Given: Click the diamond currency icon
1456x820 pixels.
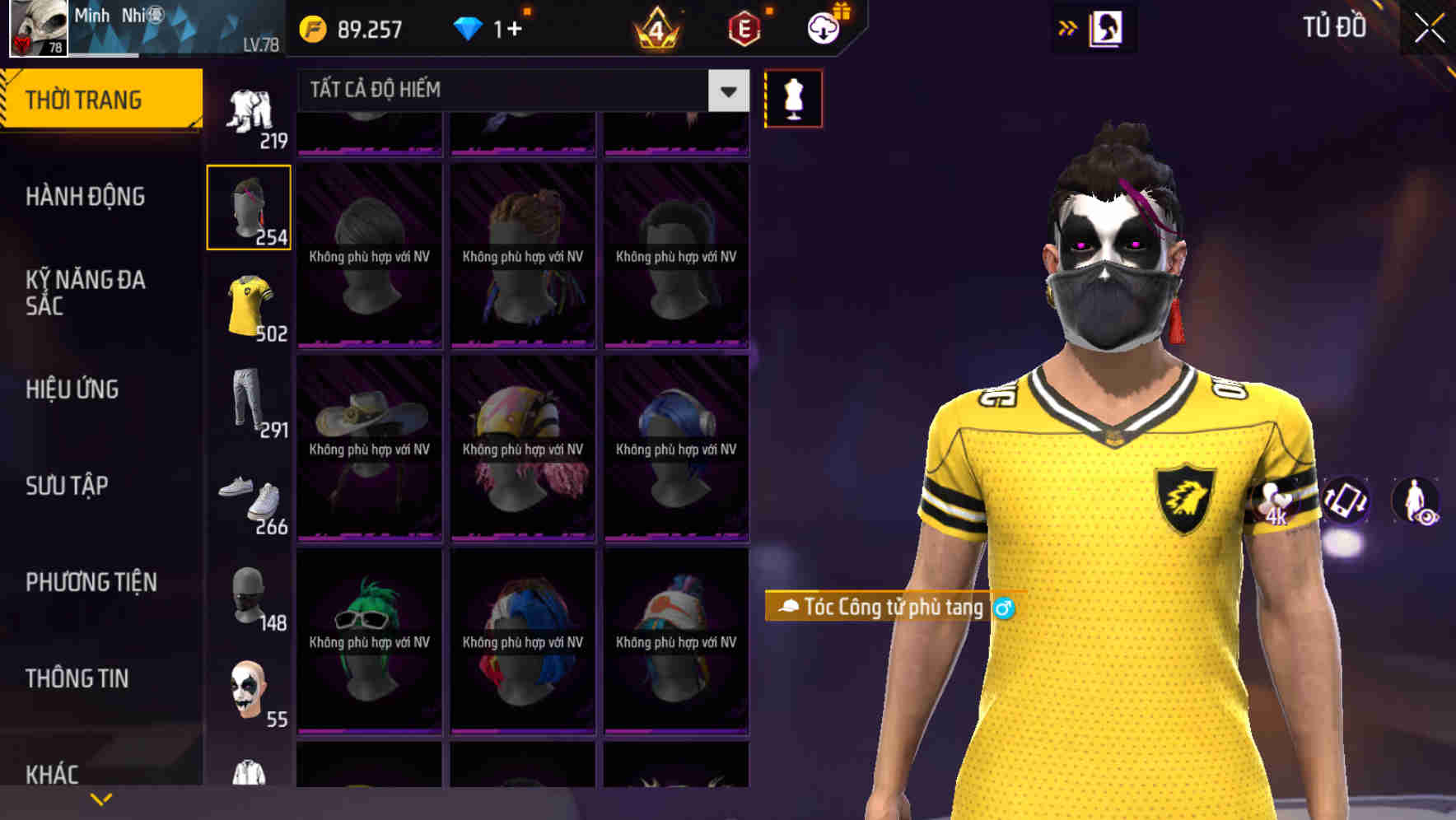Looking at the screenshot, I should coord(469,27).
